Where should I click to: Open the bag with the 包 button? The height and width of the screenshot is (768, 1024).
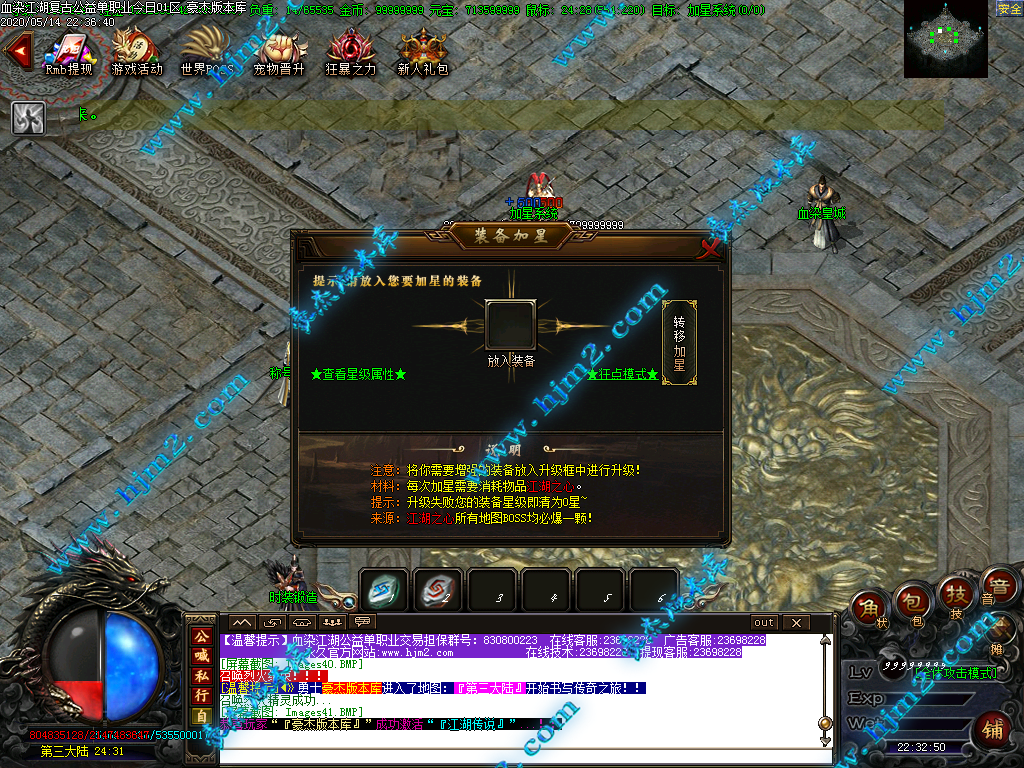click(x=912, y=599)
